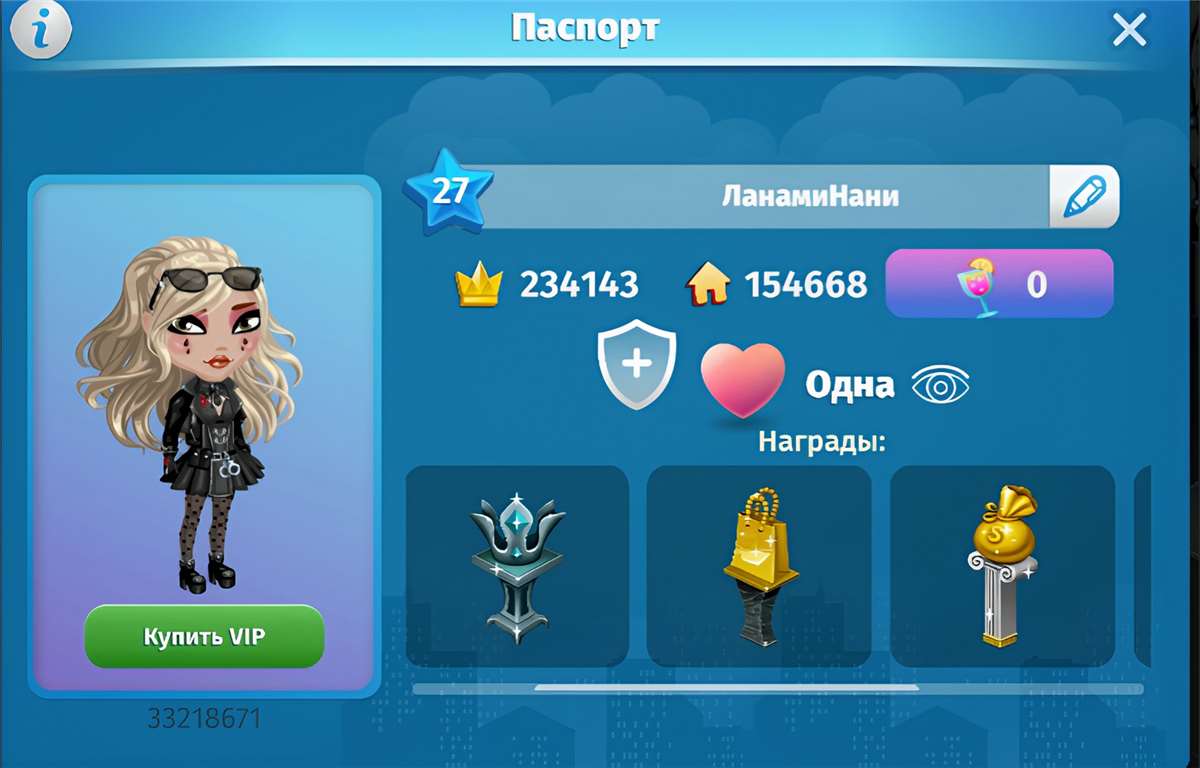Close the Passport window
This screenshot has height=768, width=1200.
(x=1129, y=31)
